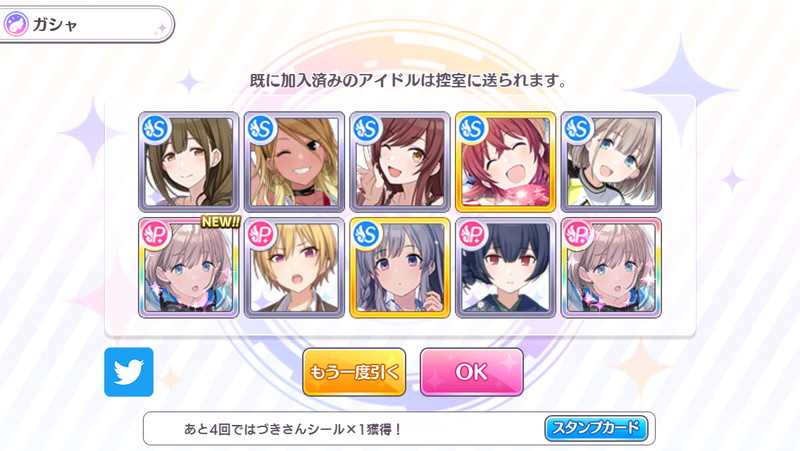Screen dimensions: 800x451
Task: Select the idol card marked NEW!!
Action: point(188,267)
